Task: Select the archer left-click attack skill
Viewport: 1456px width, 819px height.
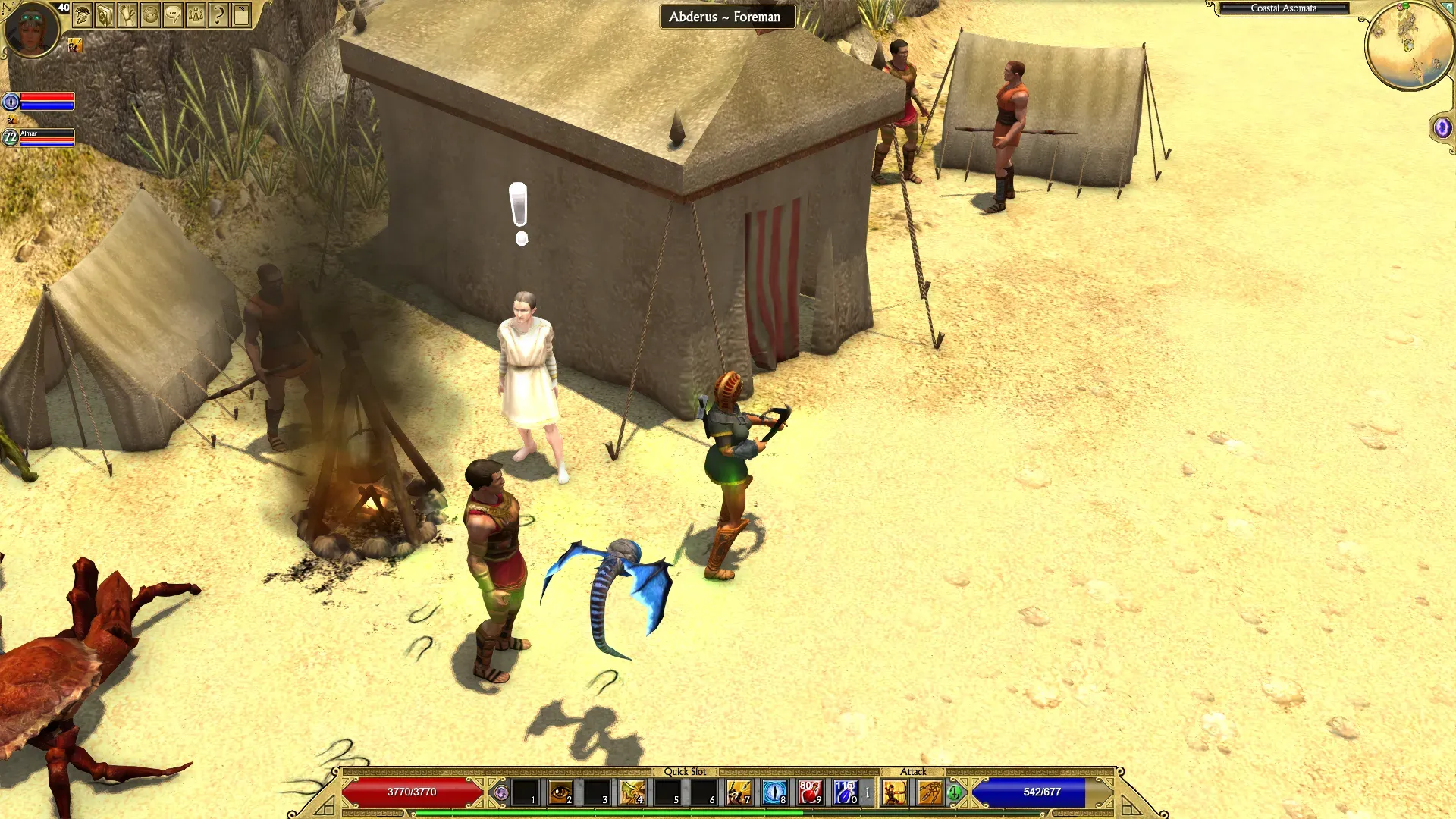Action: coord(895,792)
